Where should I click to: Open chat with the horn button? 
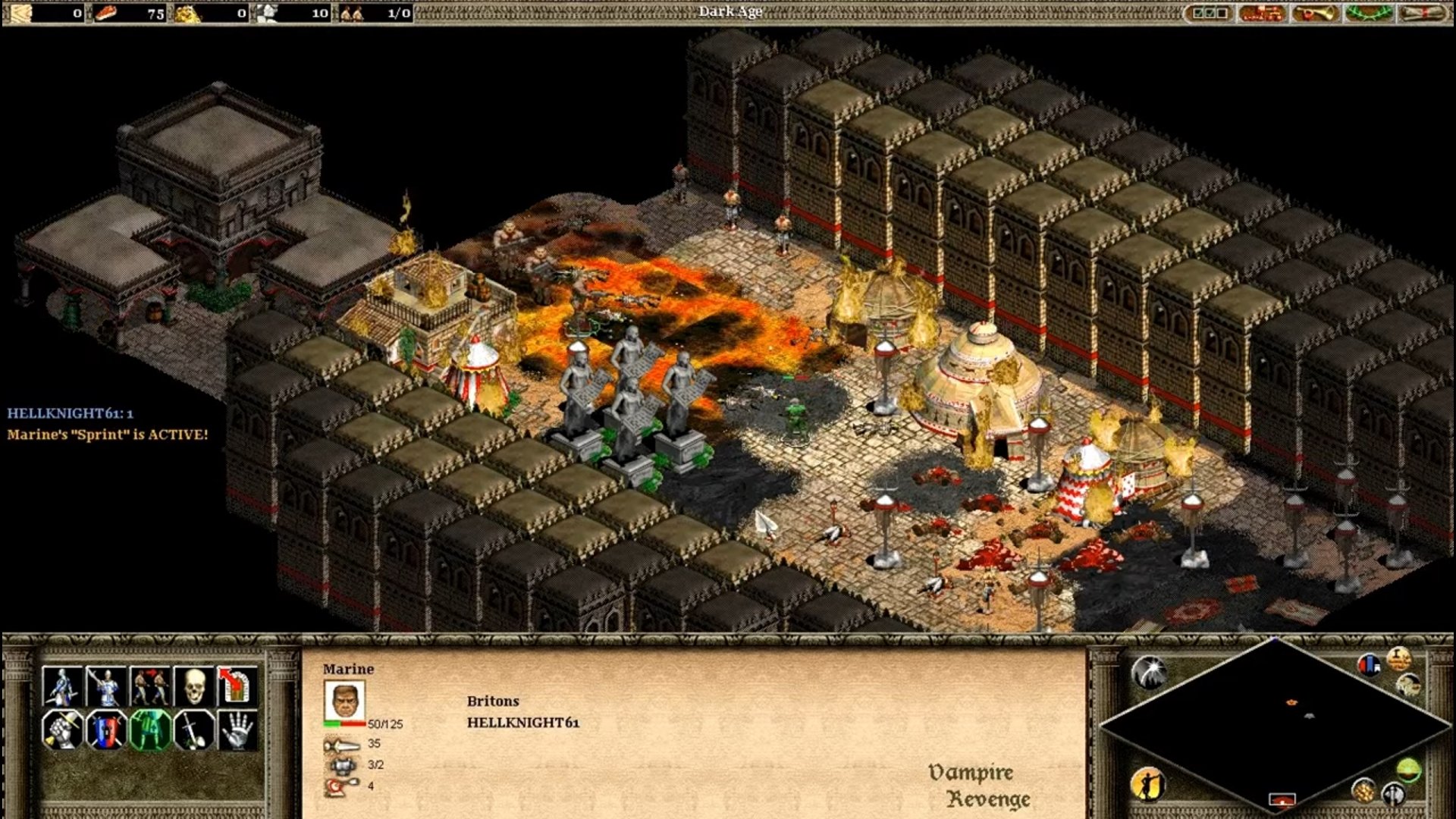click(x=1315, y=13)
